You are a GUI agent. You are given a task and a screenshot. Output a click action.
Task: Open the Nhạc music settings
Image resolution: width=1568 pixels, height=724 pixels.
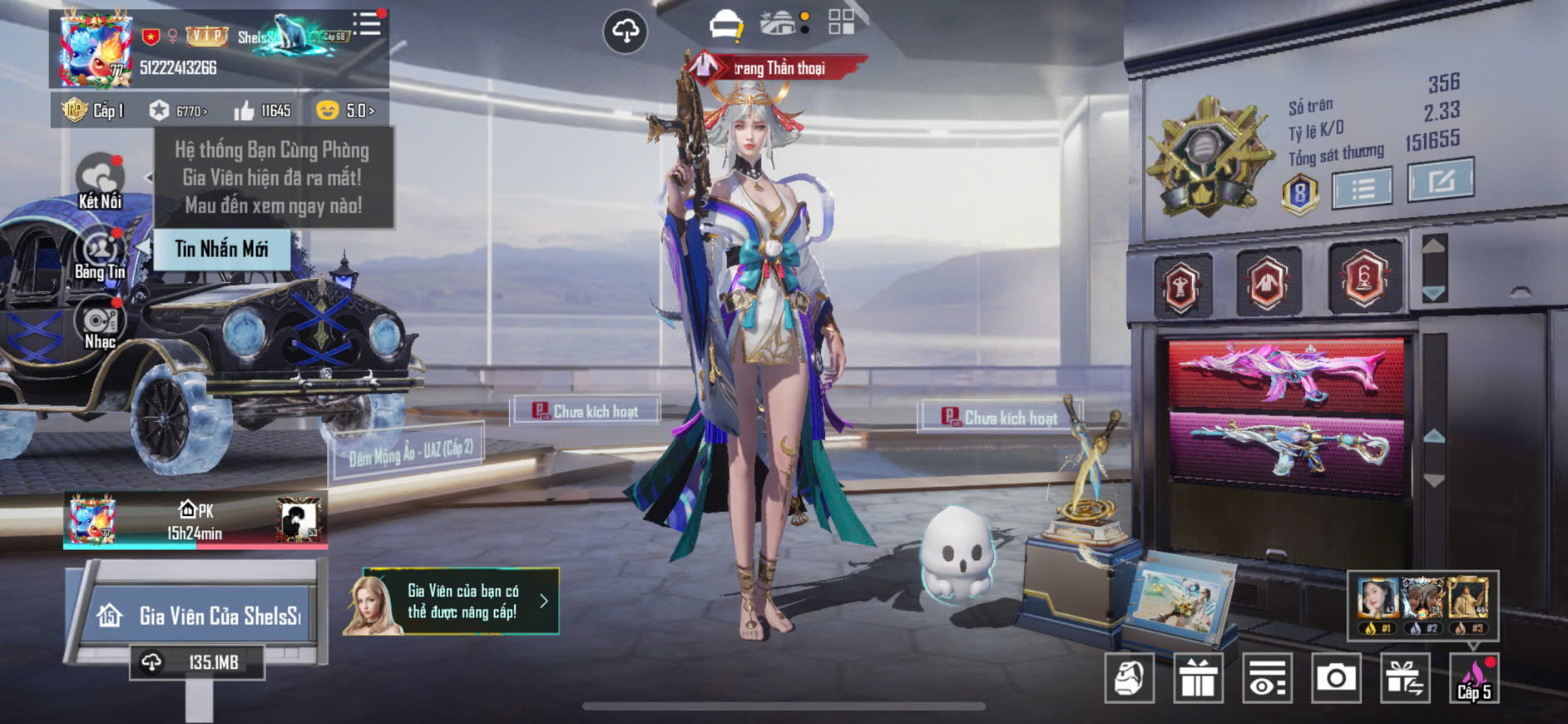point(100,324)
